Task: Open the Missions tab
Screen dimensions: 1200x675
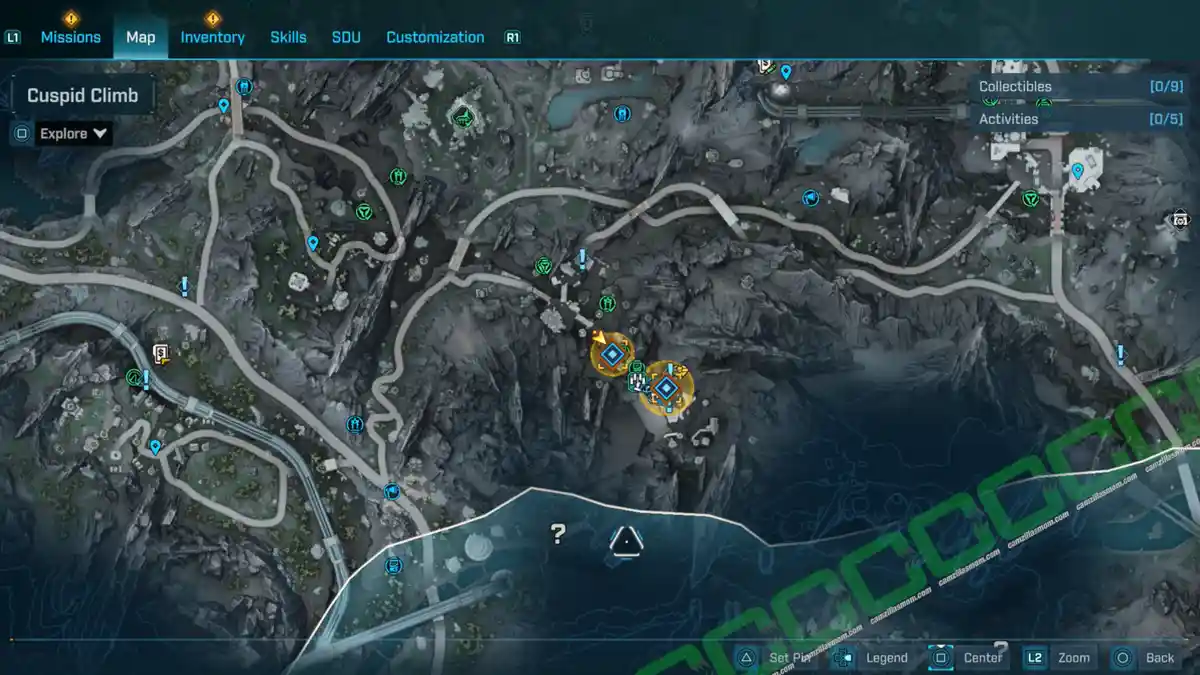Action: (x=70, y=37)
